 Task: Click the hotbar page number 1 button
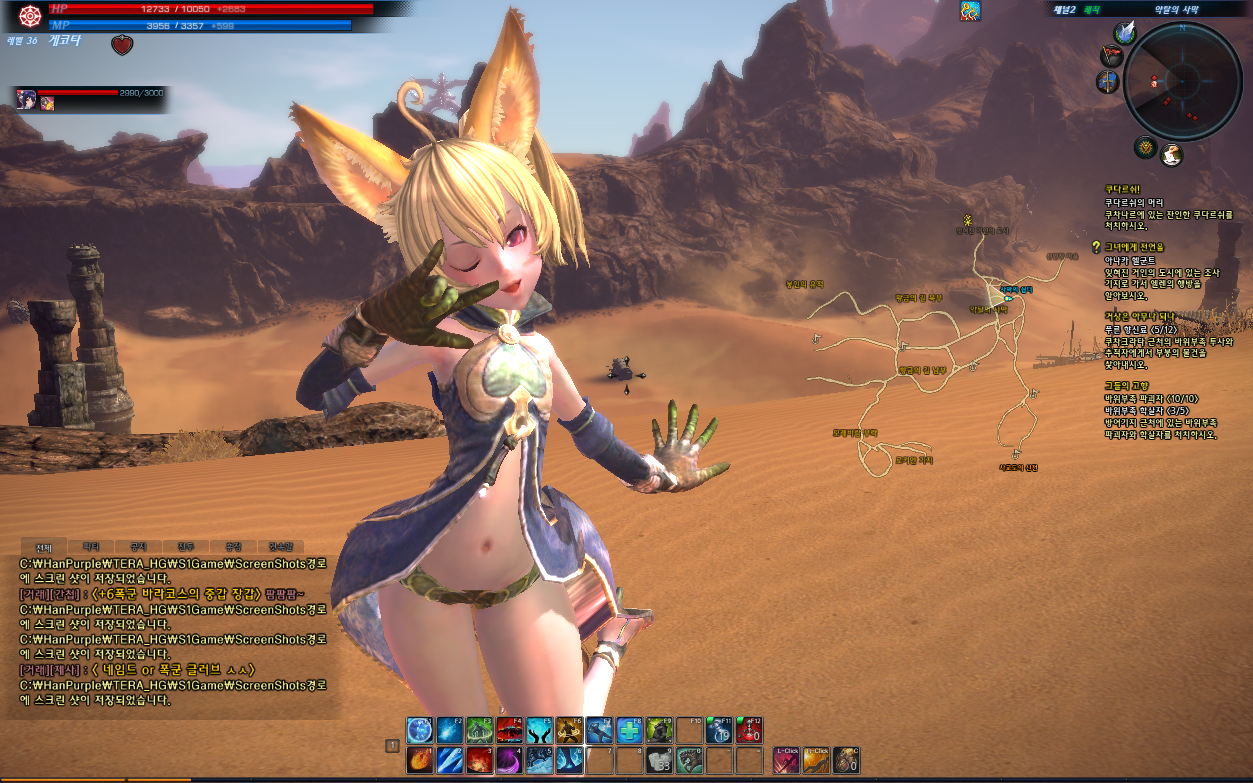tap(393, 745)
